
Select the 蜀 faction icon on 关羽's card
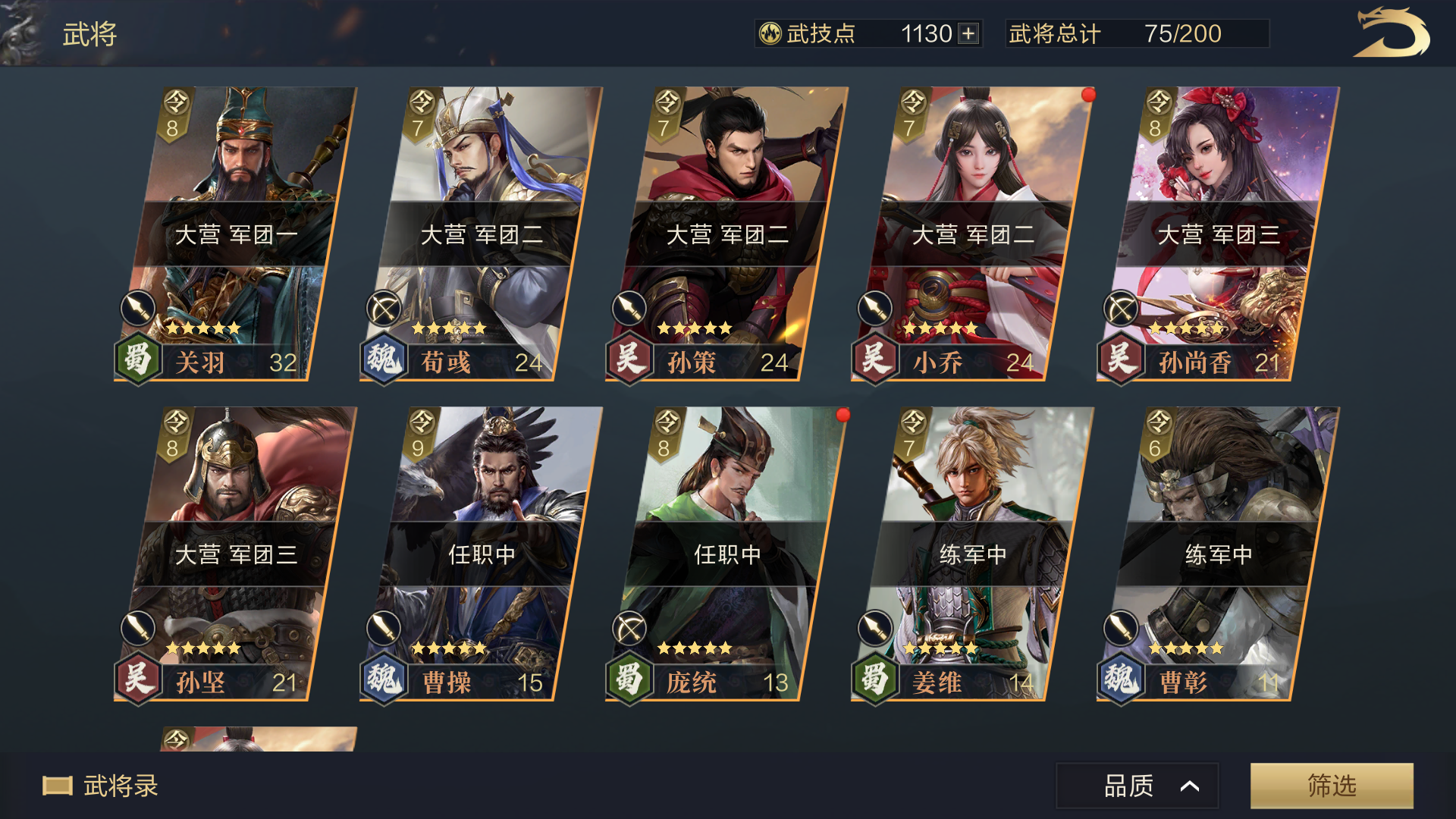[x=138, y=362]
